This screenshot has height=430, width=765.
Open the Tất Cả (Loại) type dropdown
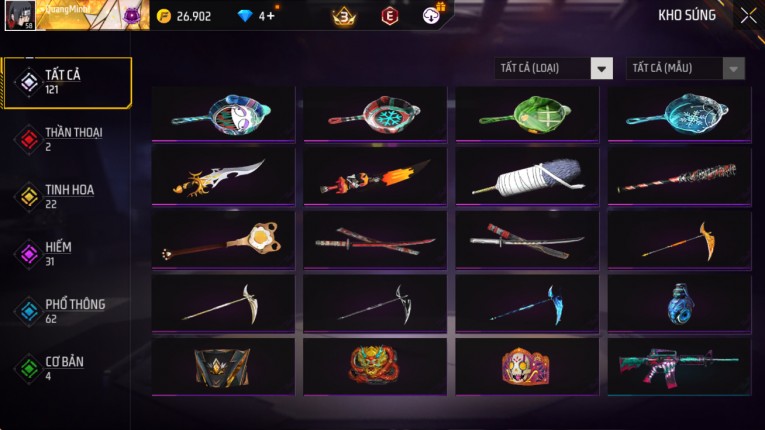pos(554,68)
